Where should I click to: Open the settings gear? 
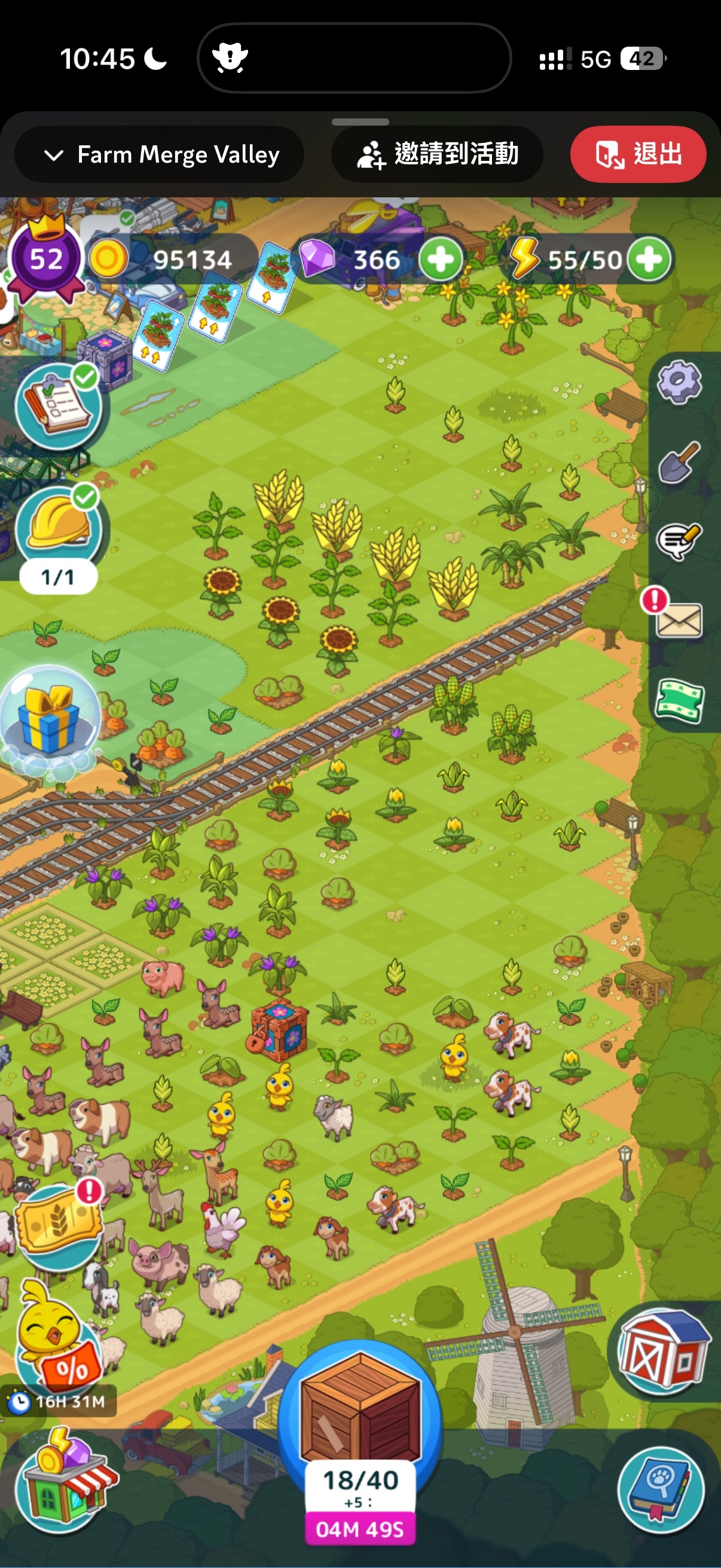click(679, 382)
